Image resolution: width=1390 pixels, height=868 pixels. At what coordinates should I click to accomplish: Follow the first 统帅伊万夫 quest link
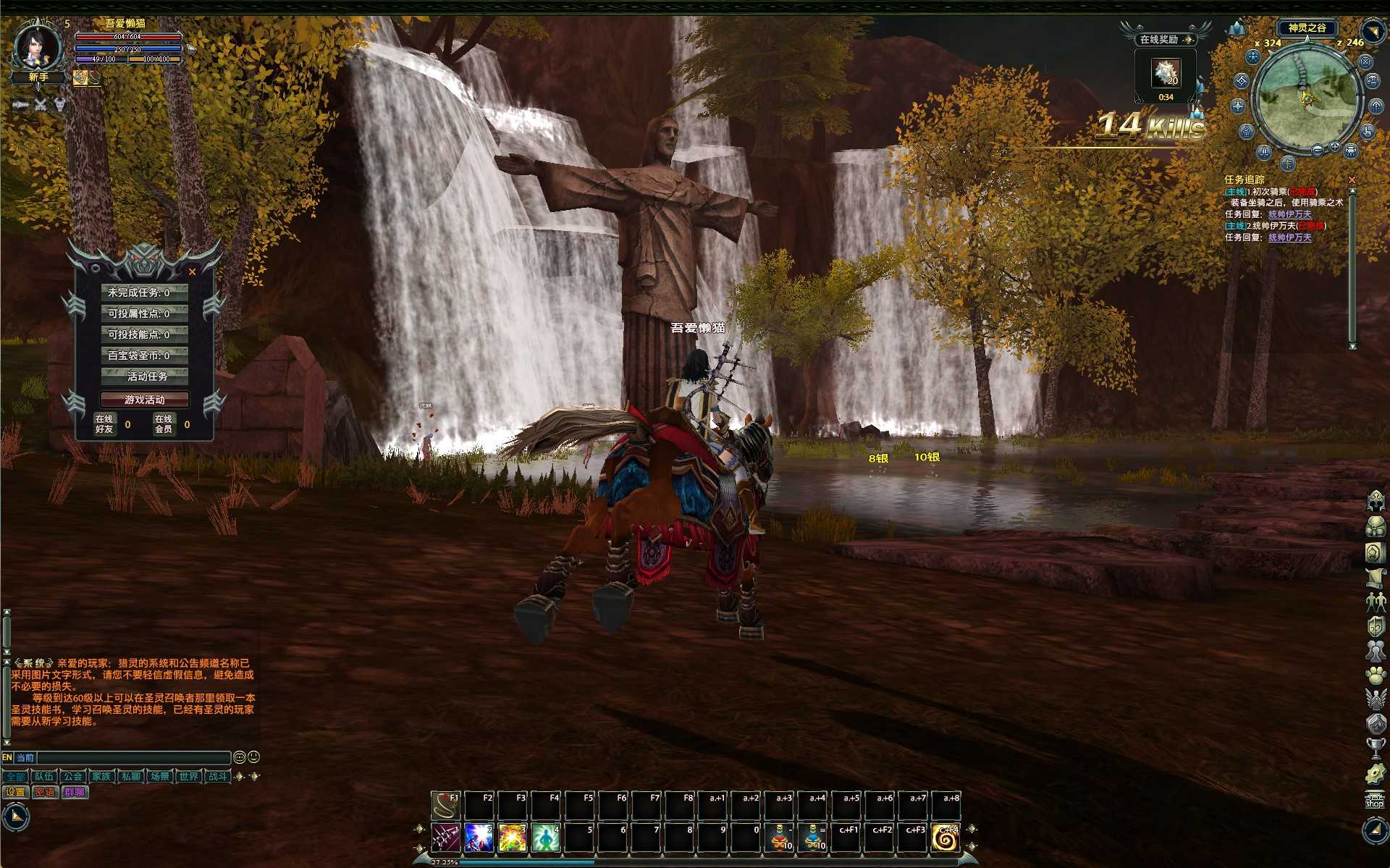point(1289,214)
